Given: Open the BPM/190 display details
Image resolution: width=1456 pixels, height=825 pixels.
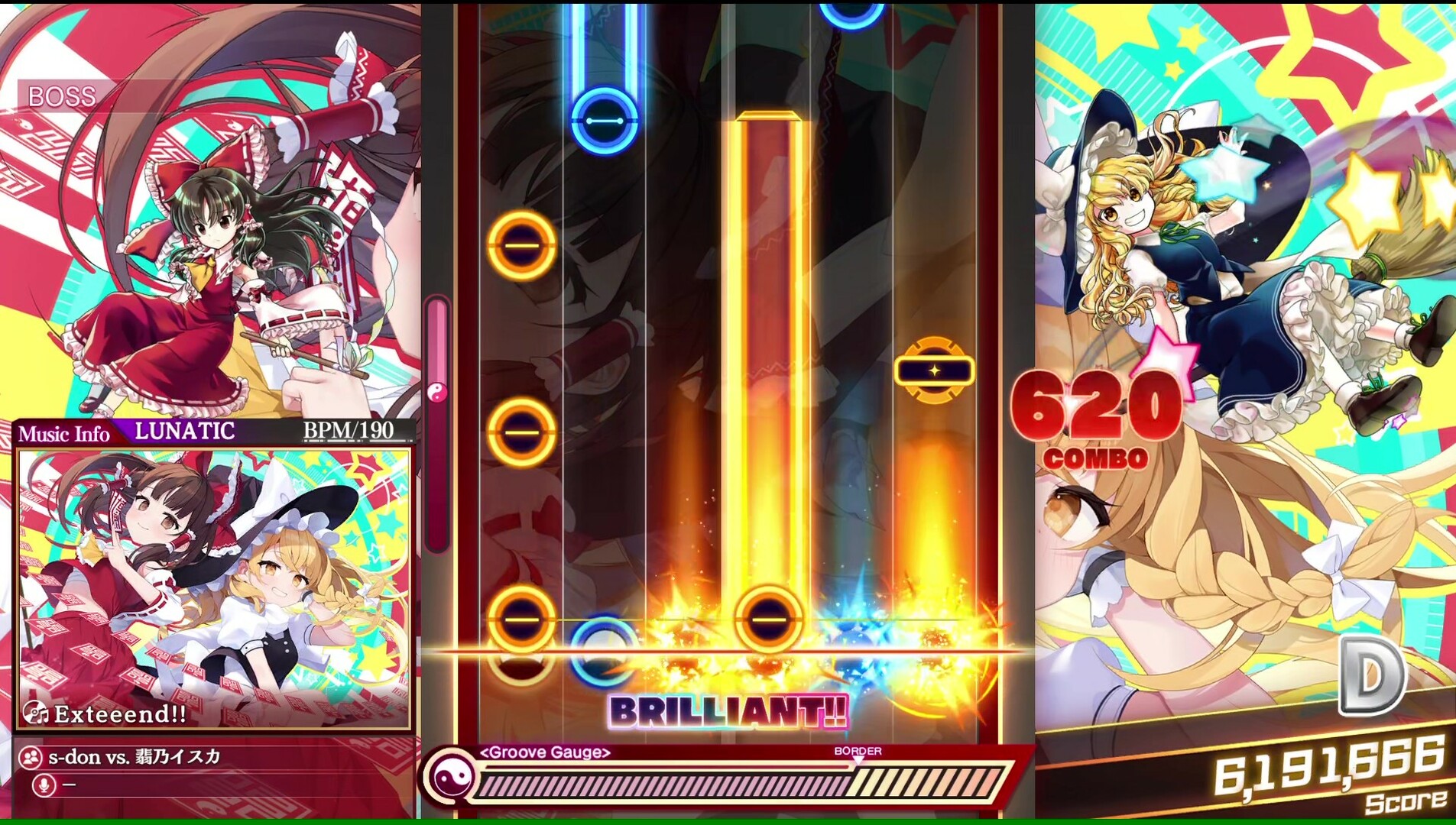Looking at the screenshot, I should pos(345,429).
